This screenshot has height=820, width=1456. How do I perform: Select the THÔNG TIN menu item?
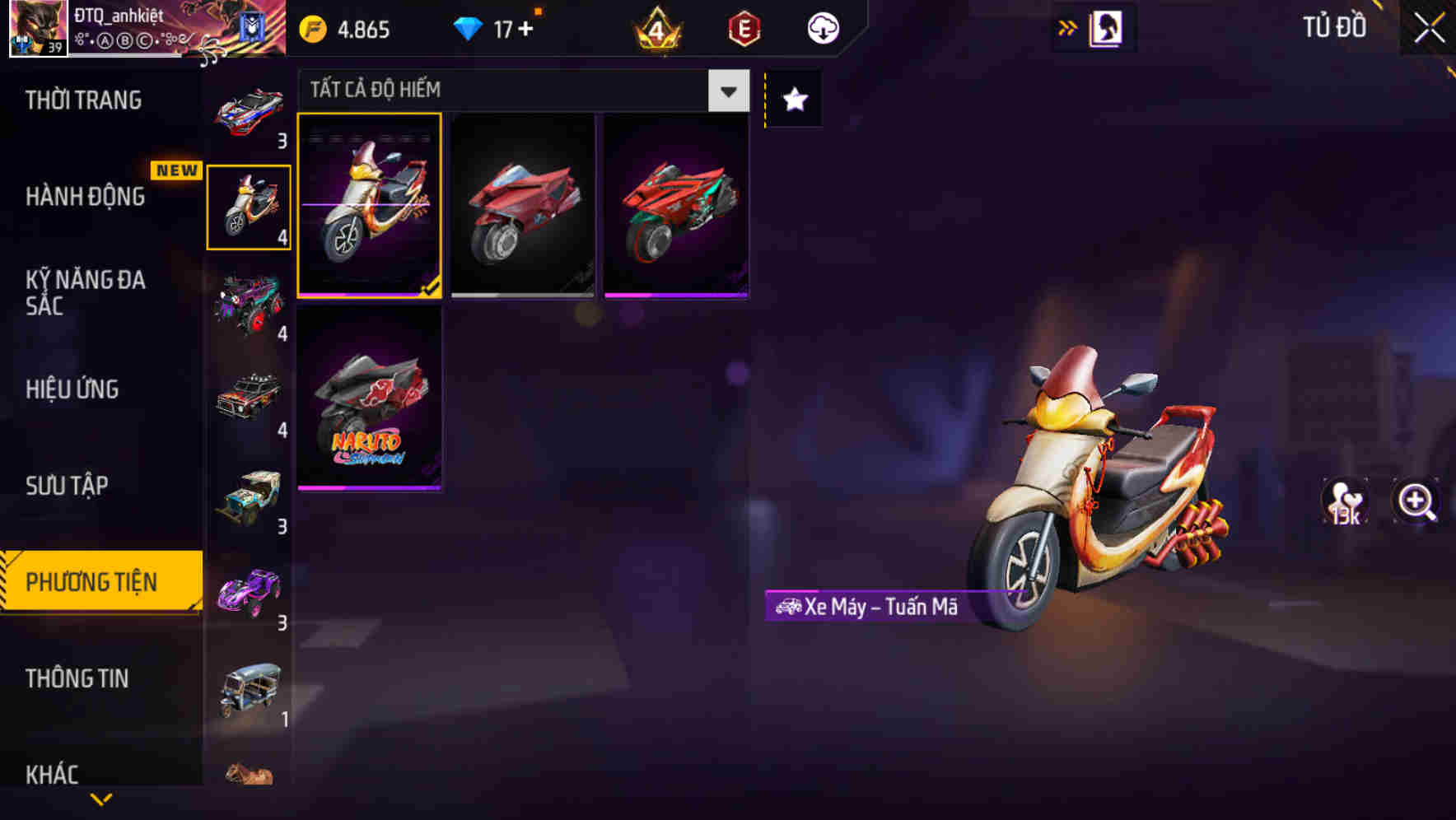click(78, 678)
